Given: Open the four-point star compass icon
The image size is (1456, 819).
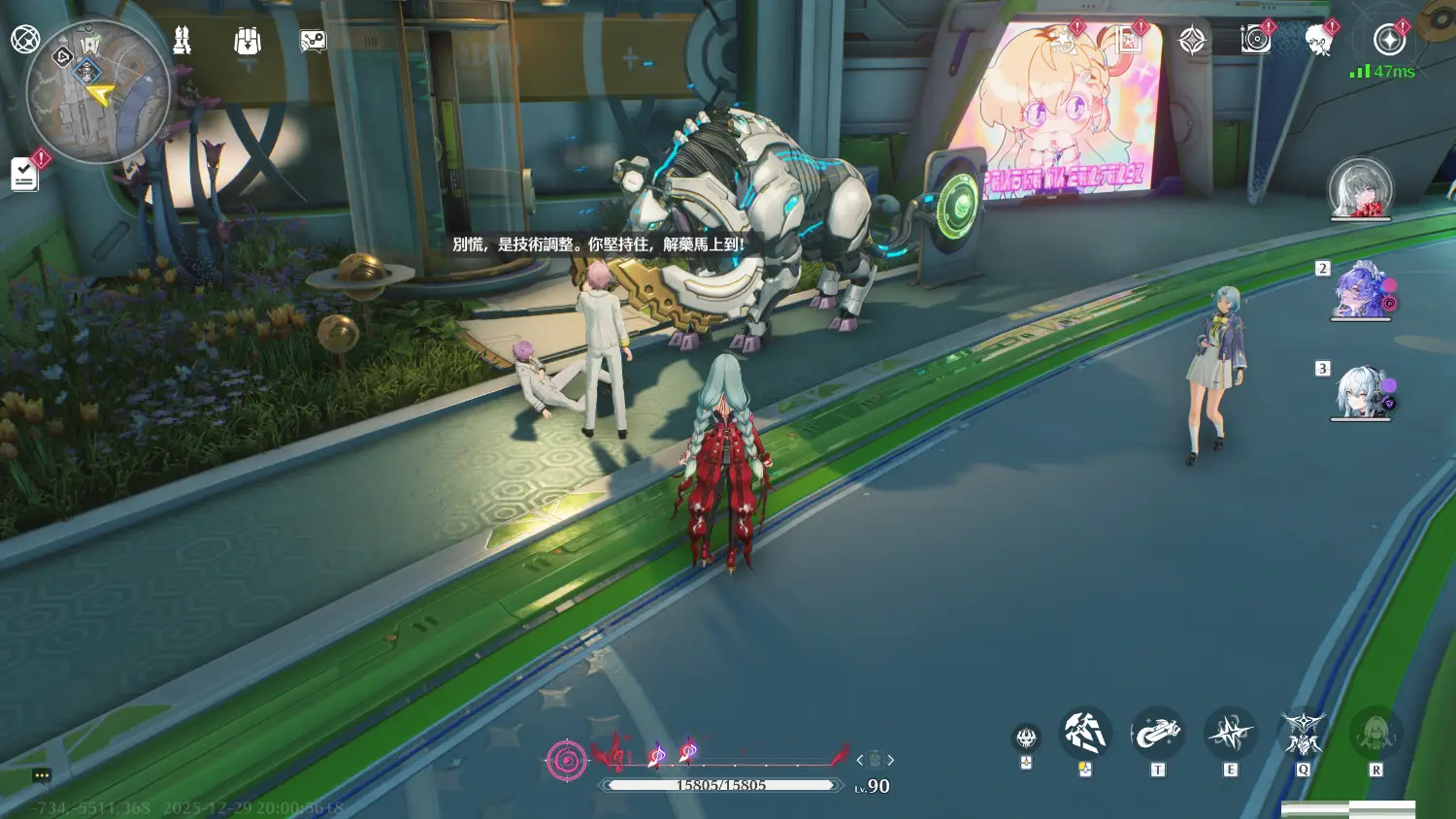Looking at the screenshot, I should click(1192, 40).
